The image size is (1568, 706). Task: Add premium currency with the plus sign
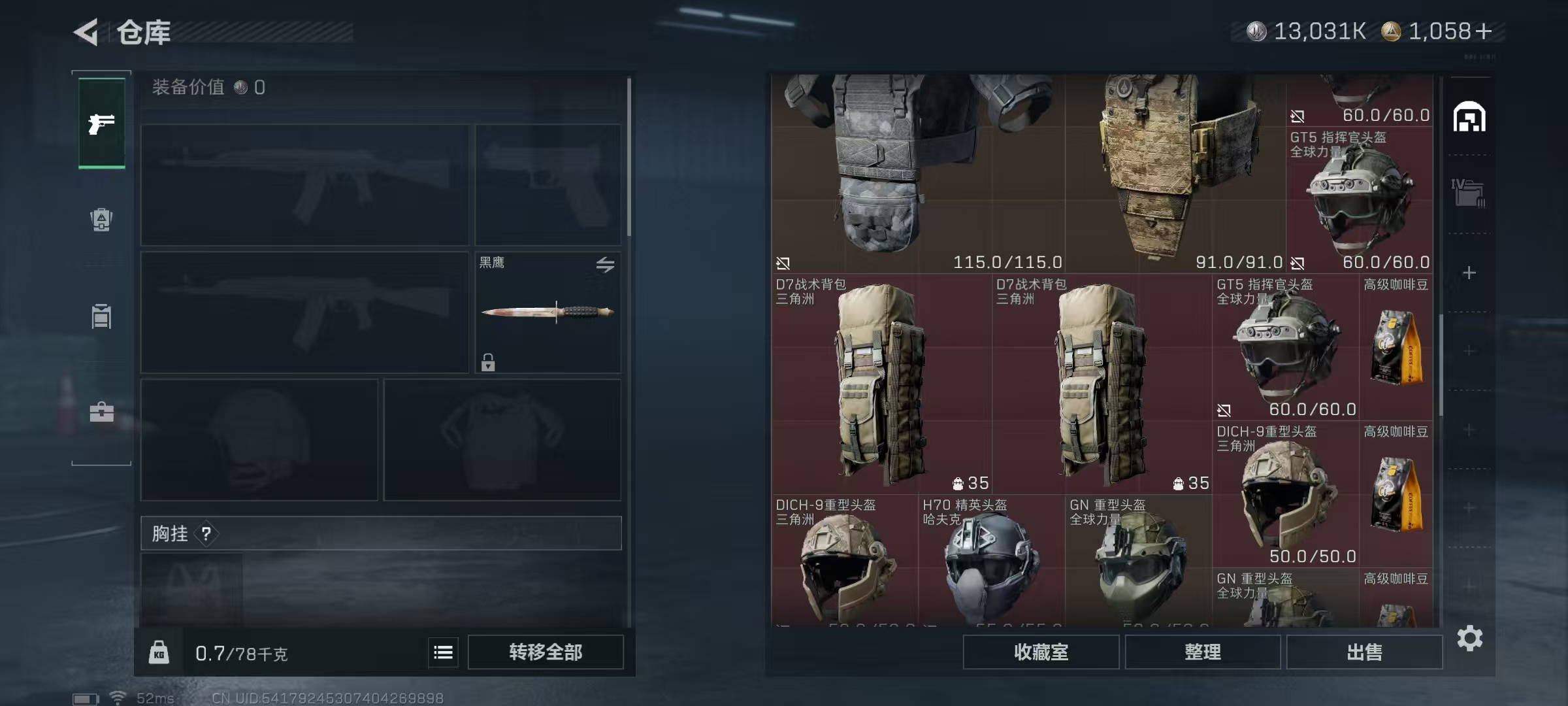point(1484,31)
